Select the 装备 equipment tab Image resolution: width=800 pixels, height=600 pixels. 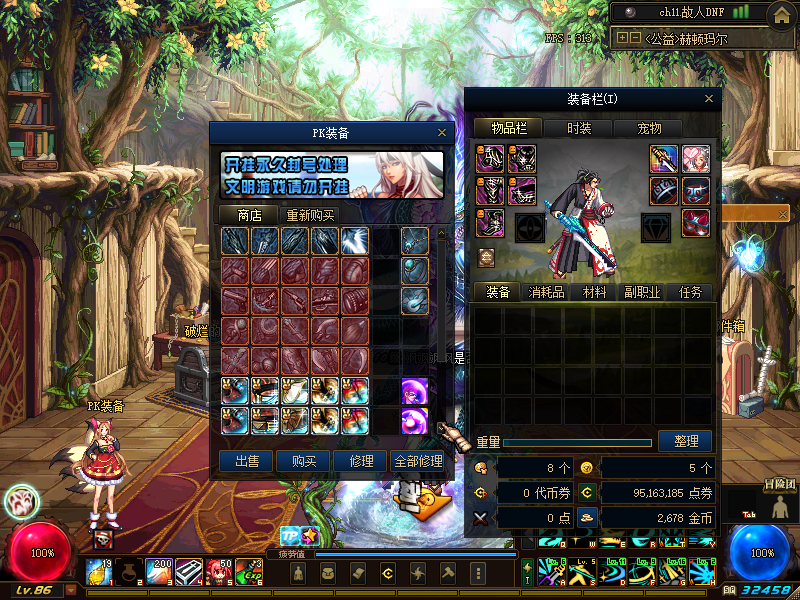[498, 292]
